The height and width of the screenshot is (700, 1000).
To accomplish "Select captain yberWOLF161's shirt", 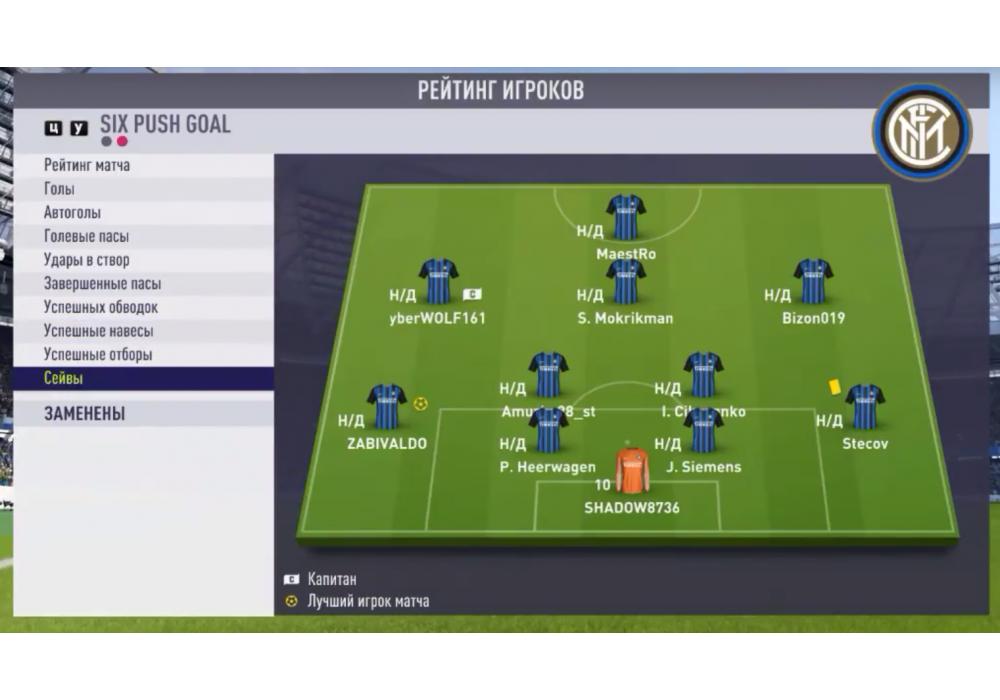I will tap(438, 282).
